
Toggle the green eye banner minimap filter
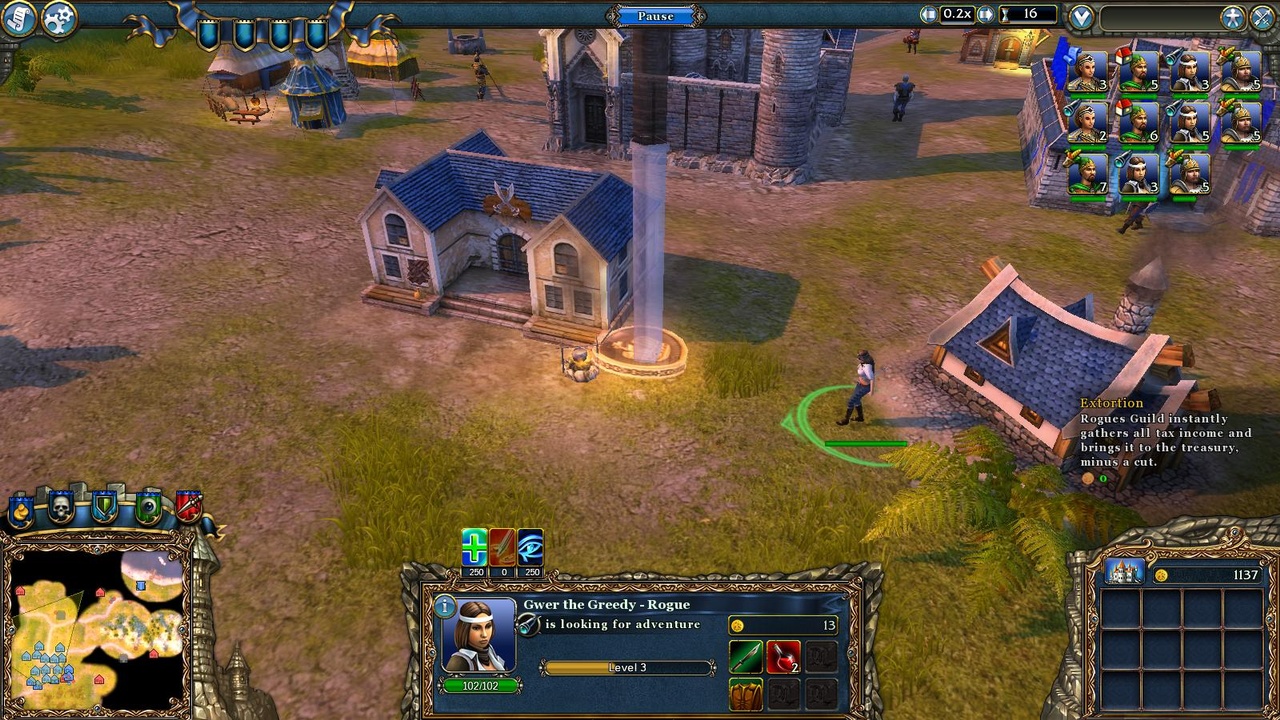click(x=148, y=505)
